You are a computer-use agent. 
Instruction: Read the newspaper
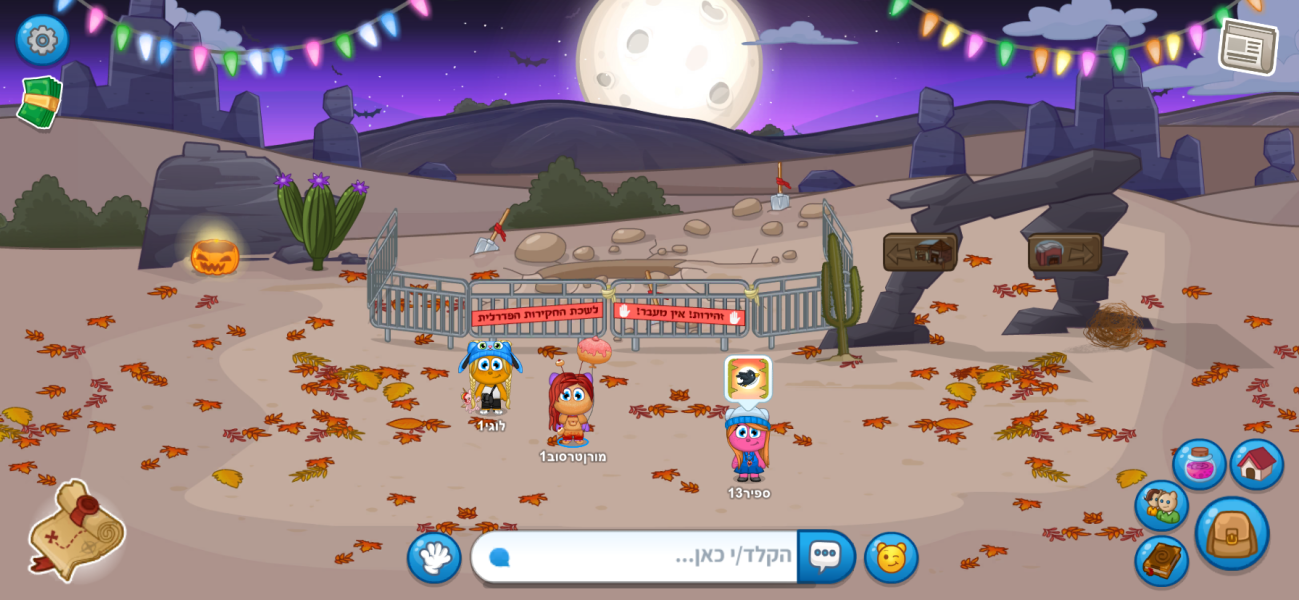(x=1247, y=46)
